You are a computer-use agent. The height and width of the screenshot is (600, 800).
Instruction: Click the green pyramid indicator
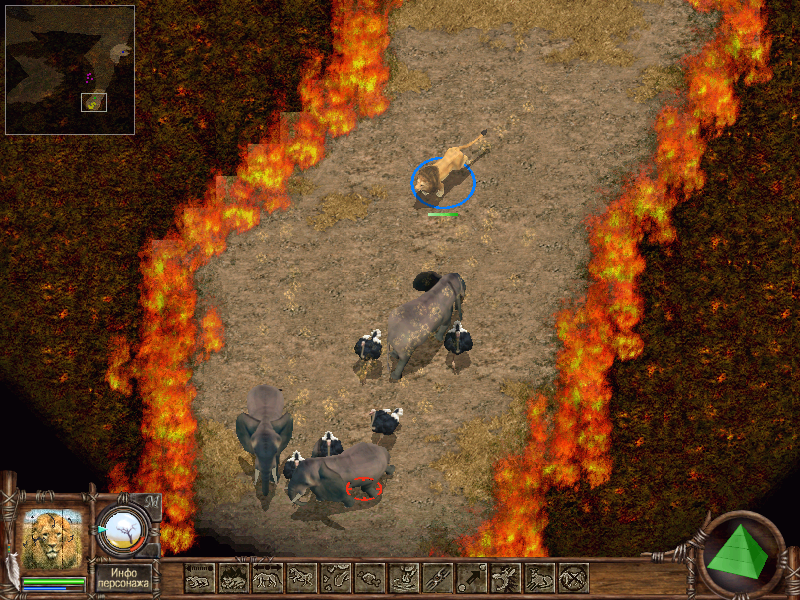740,552
